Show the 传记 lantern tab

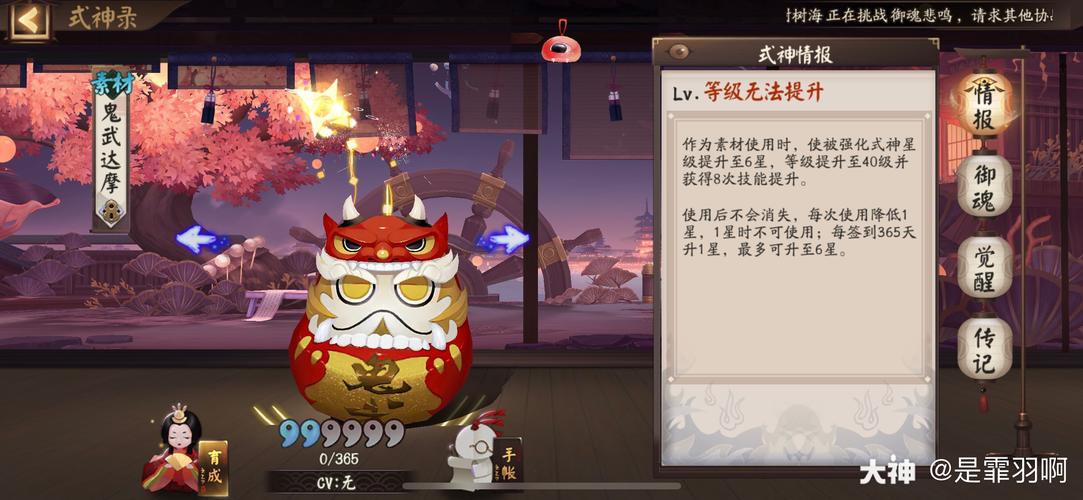tap(984, 350)
